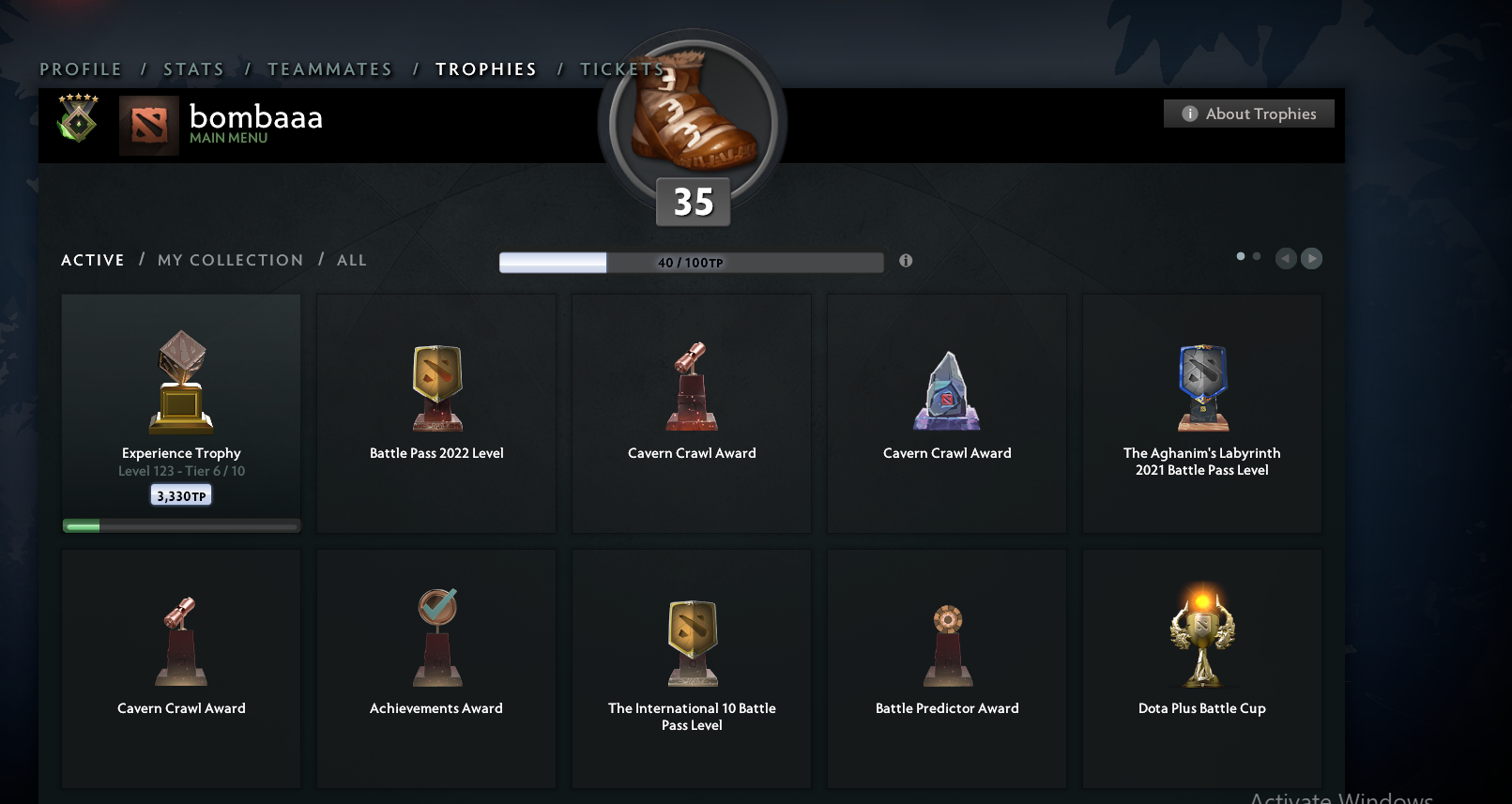The height and width of the screenshot is (804, 1512).
Task: Switch to the STATS tab
Action: pyautogui.click(x=193, y=68)
